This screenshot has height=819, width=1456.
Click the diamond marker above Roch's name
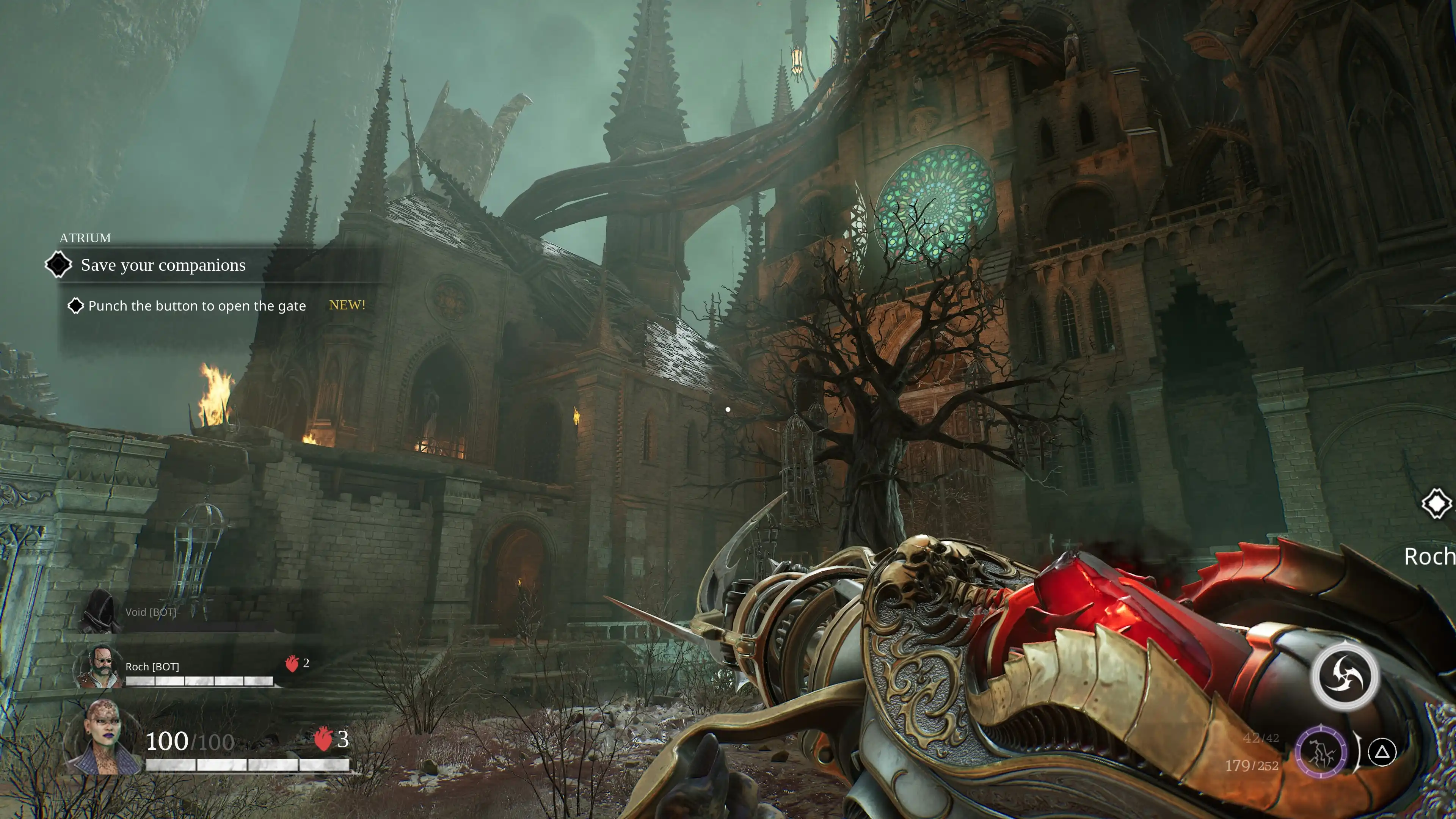[x=1436, y=503]
